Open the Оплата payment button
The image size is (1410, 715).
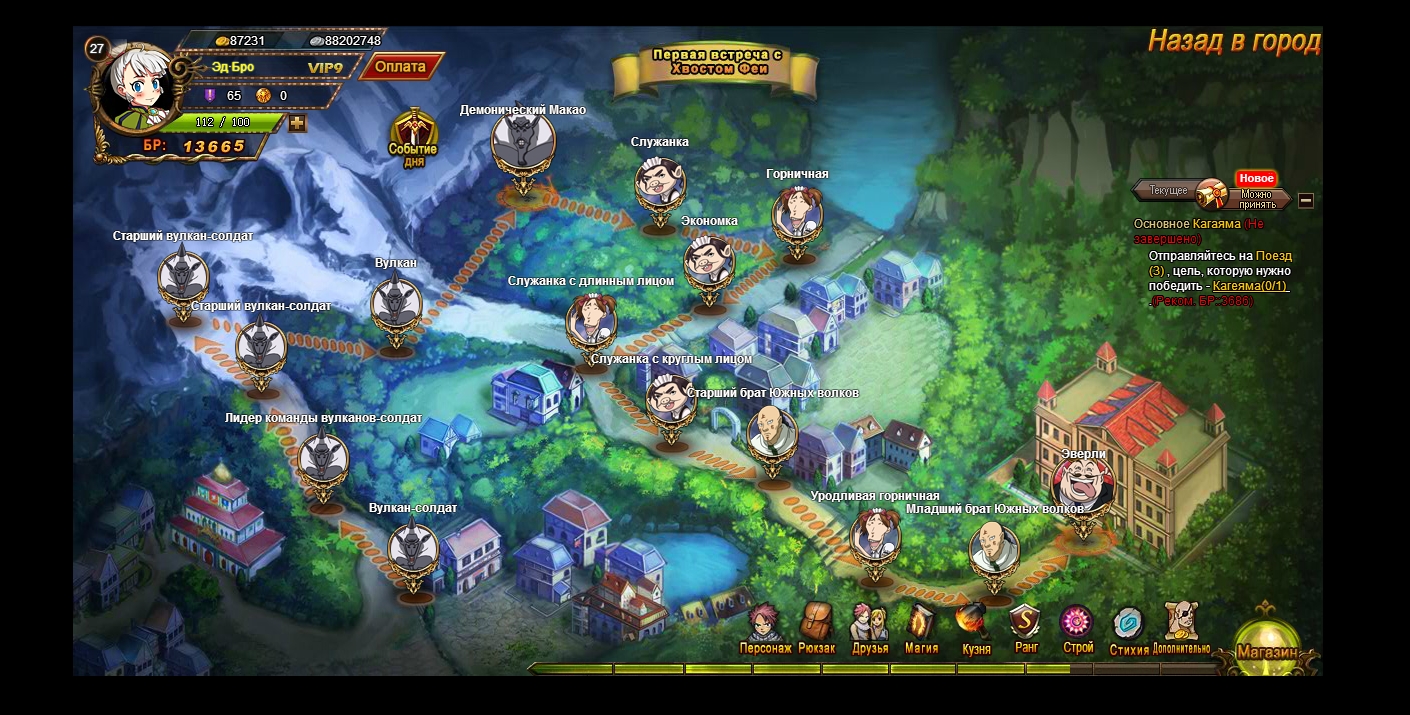(x=401, y=67)
